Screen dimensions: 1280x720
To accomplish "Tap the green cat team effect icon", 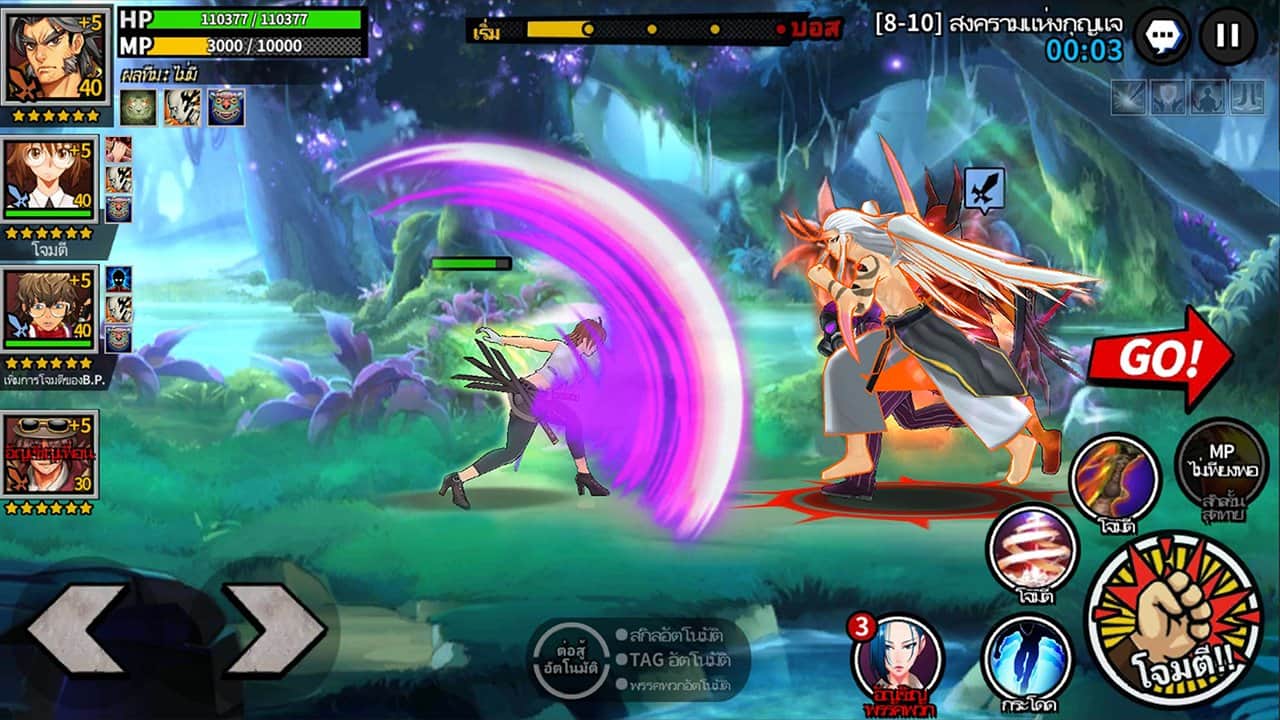I will tap(138, 107).
